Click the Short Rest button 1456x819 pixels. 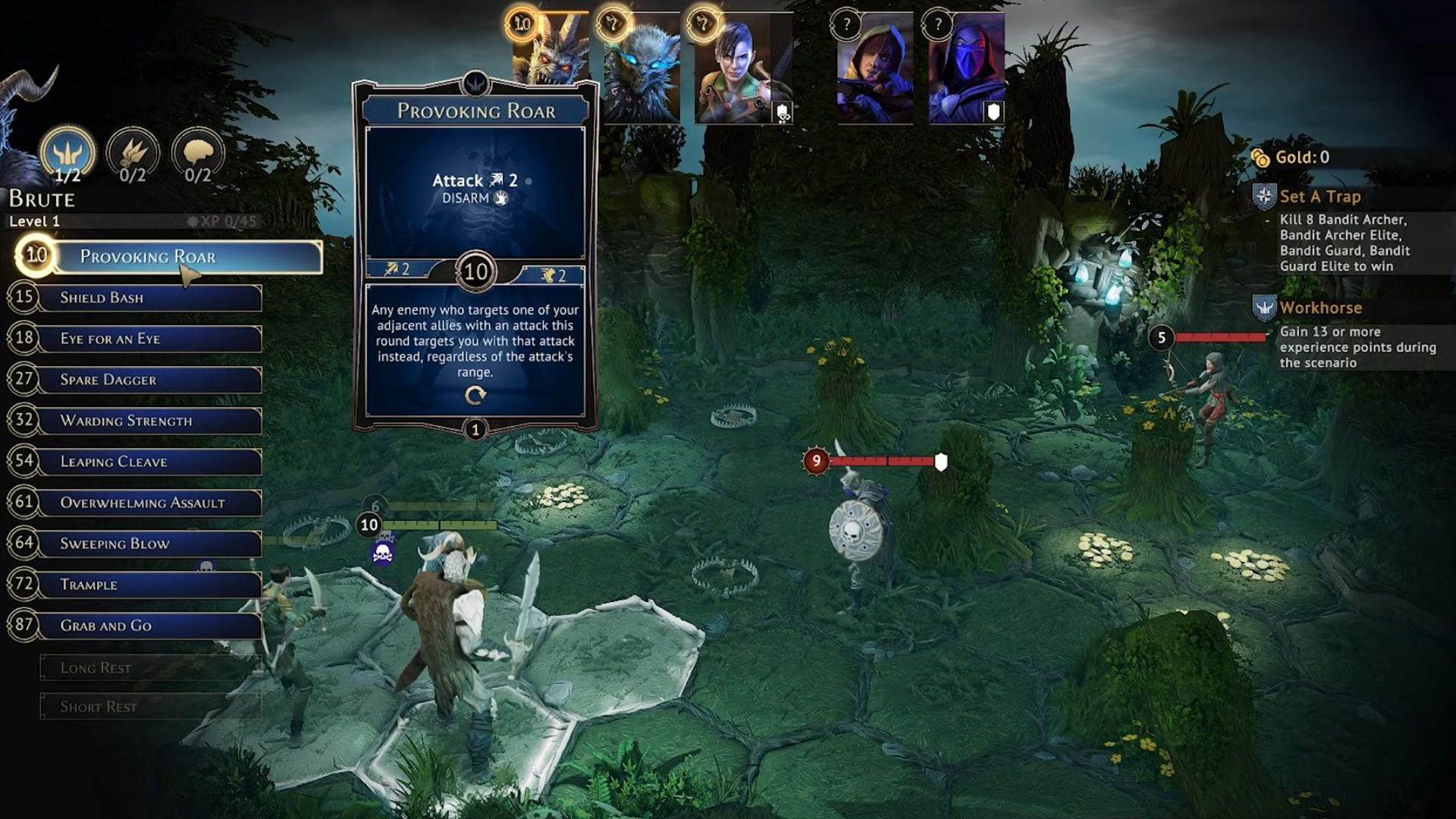[150, 707]
